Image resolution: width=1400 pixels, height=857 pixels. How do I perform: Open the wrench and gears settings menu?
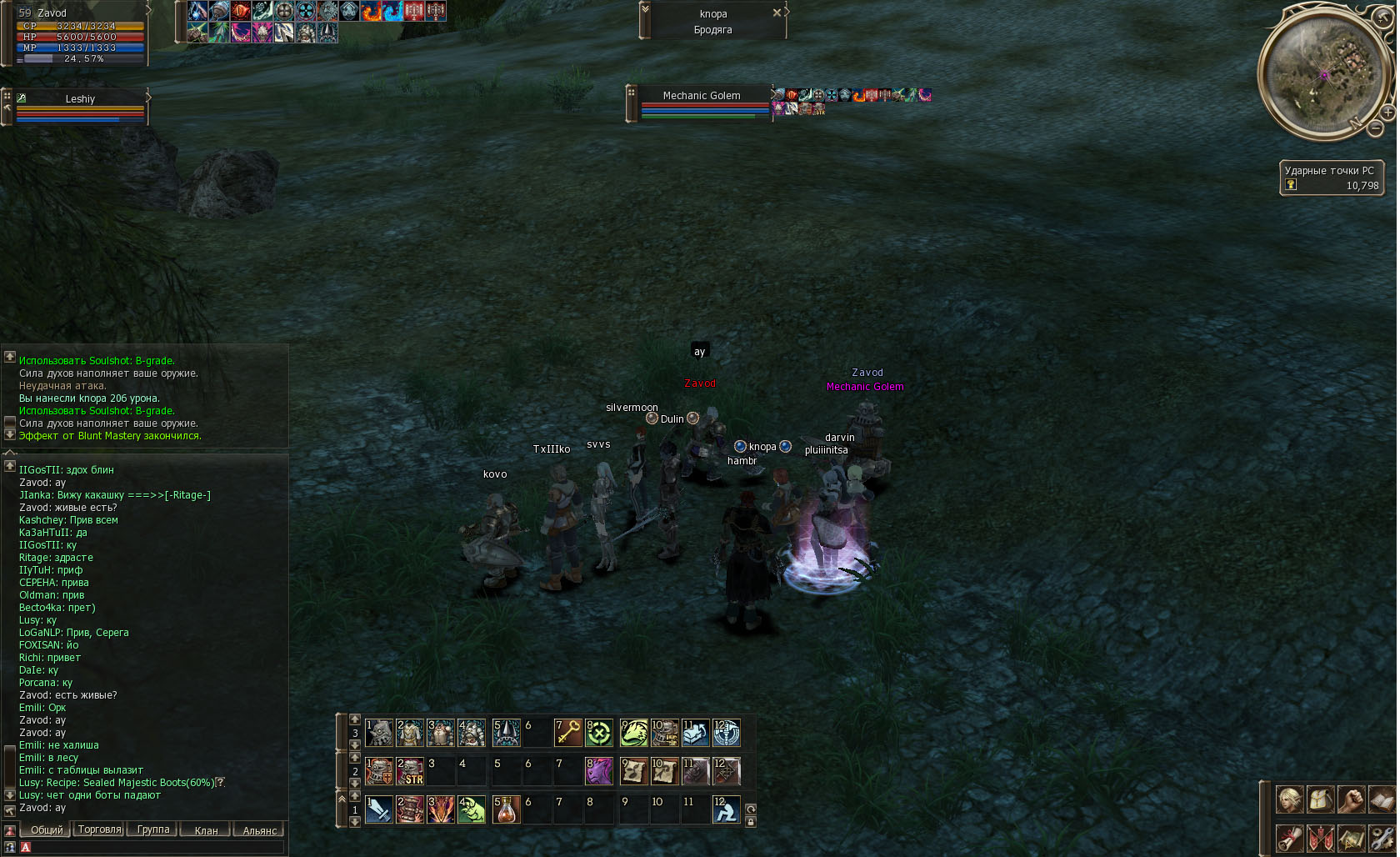coord(1382,838)
